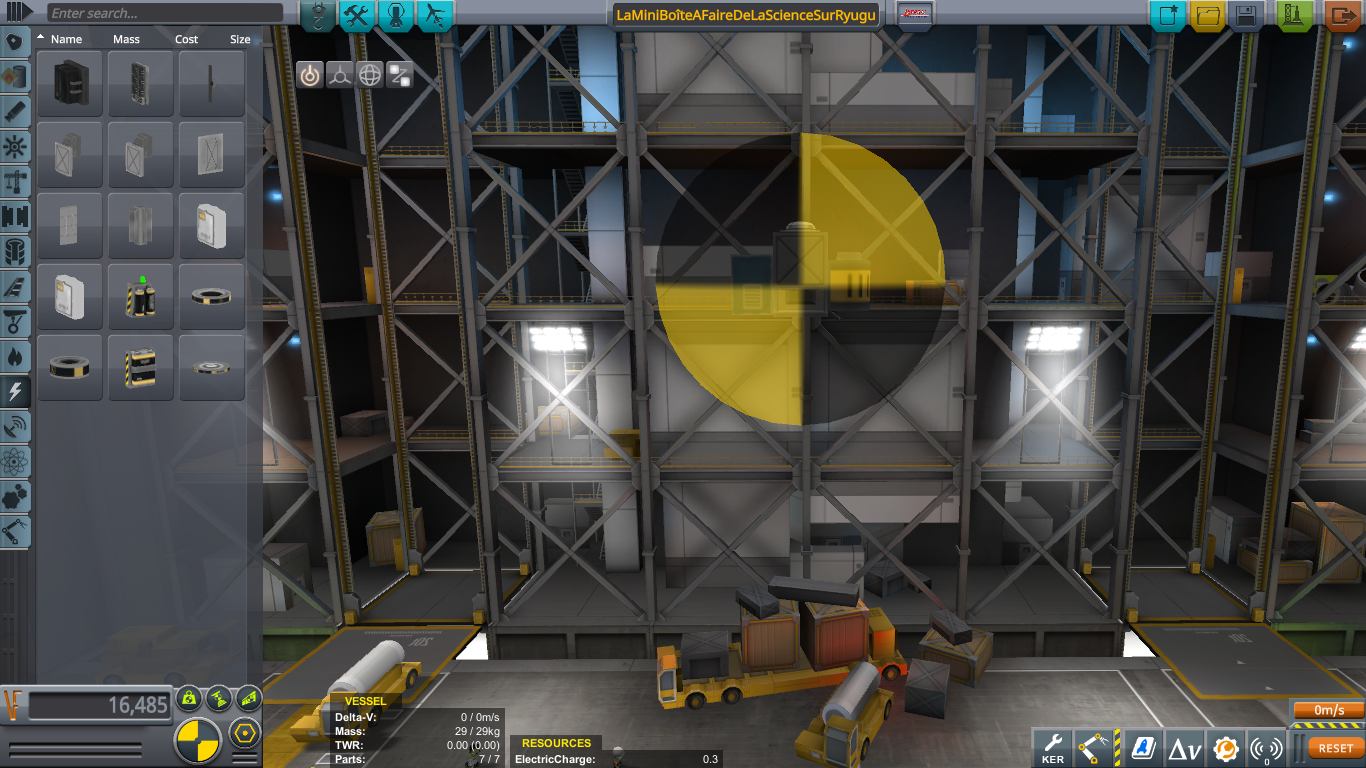Reset the speed with RESET button

(x=1335, y=748)
